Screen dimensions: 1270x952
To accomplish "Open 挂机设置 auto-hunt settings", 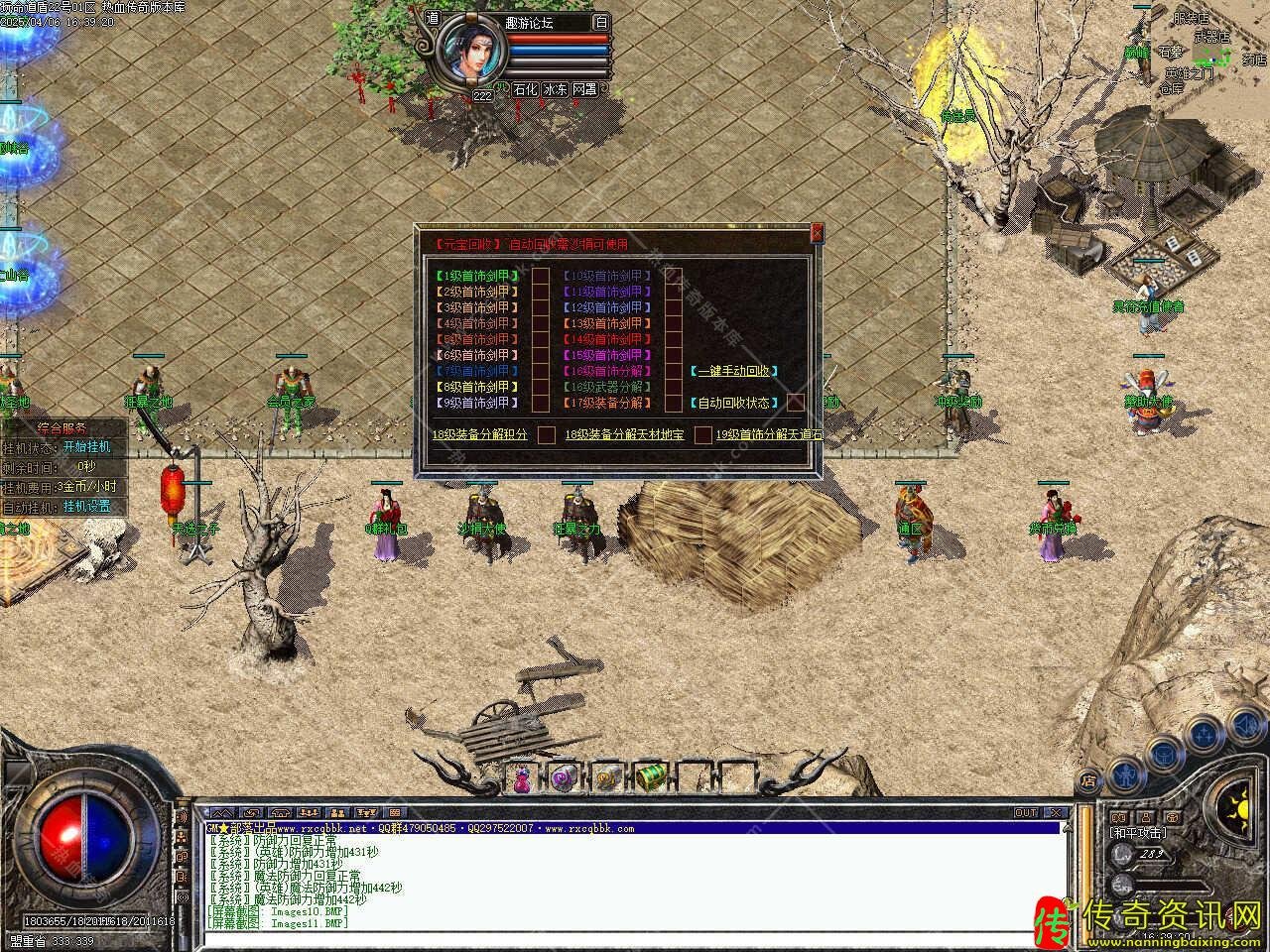I will 86,507.
